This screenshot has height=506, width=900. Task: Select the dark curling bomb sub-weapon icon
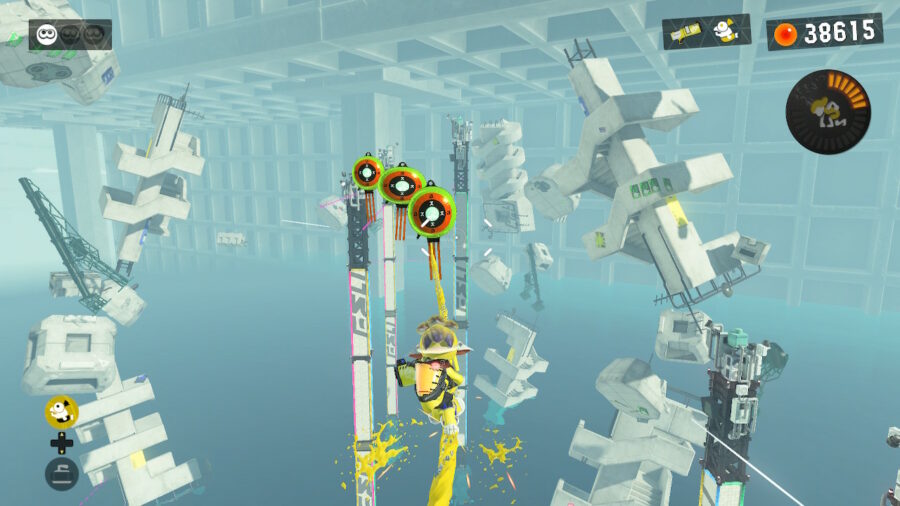point(61,473)
